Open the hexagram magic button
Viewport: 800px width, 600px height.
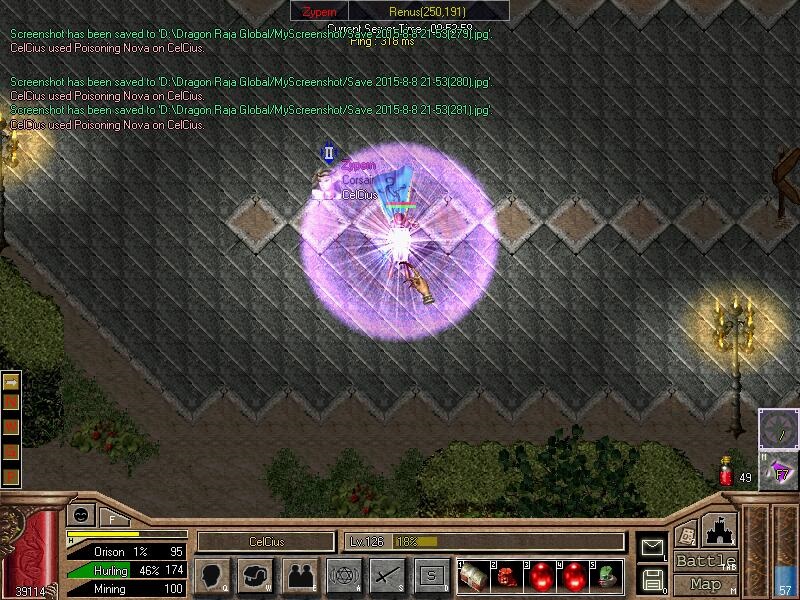[x=344, y=576]
